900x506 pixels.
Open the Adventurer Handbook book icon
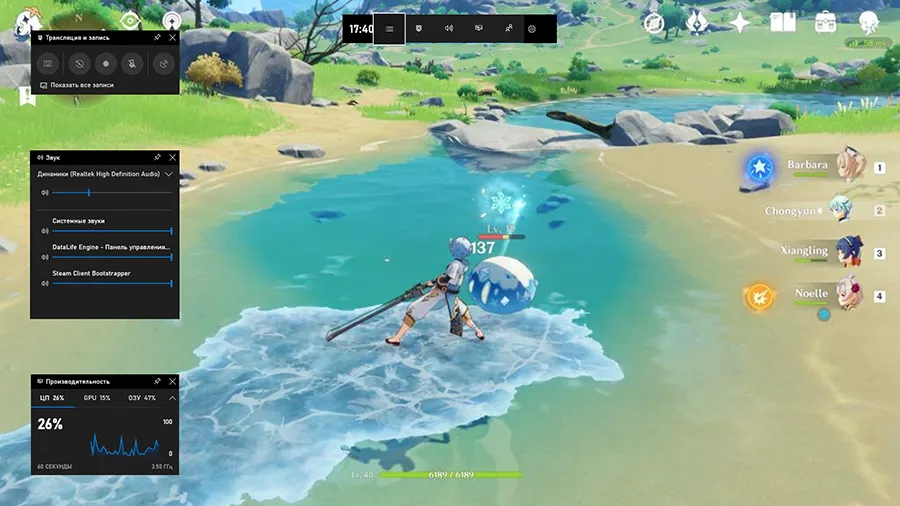click(x=783, y=23)
